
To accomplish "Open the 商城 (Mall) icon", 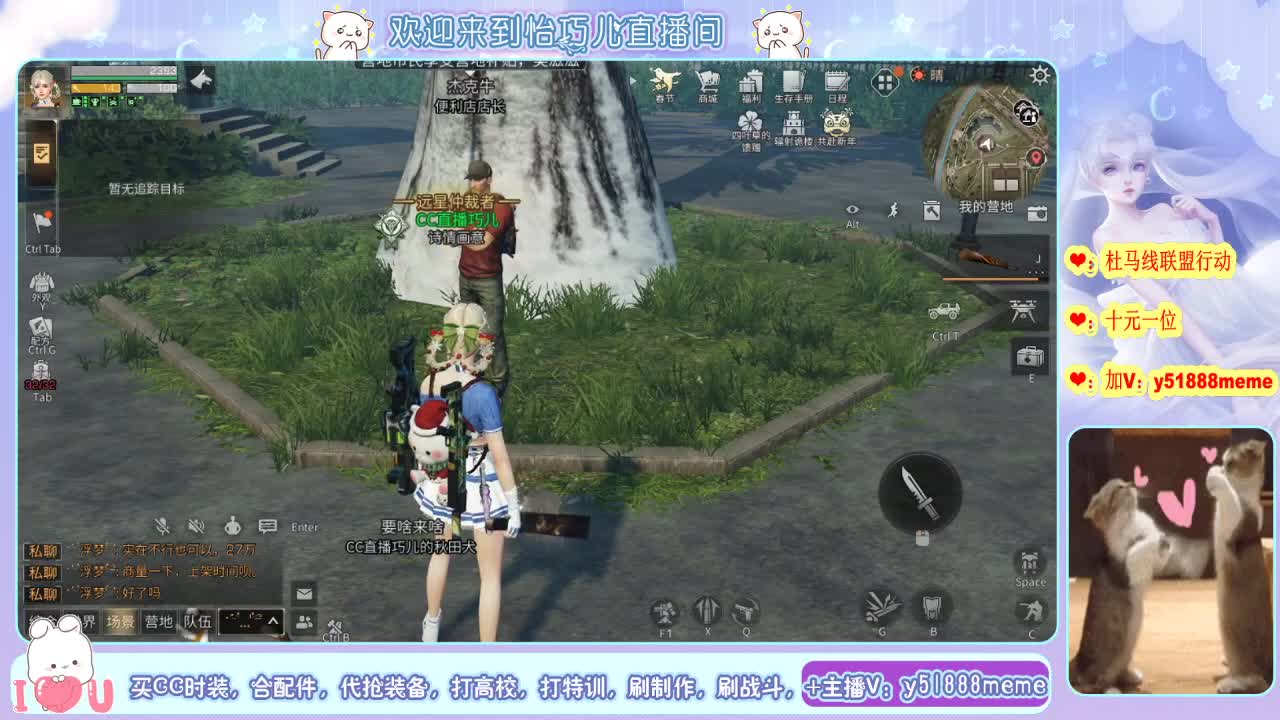I will 709,80.
